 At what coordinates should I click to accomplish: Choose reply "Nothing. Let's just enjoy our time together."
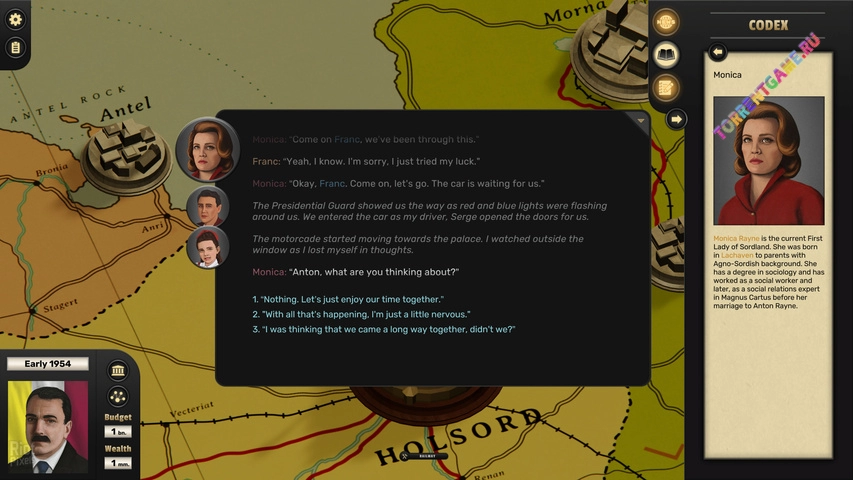[350, 300]
